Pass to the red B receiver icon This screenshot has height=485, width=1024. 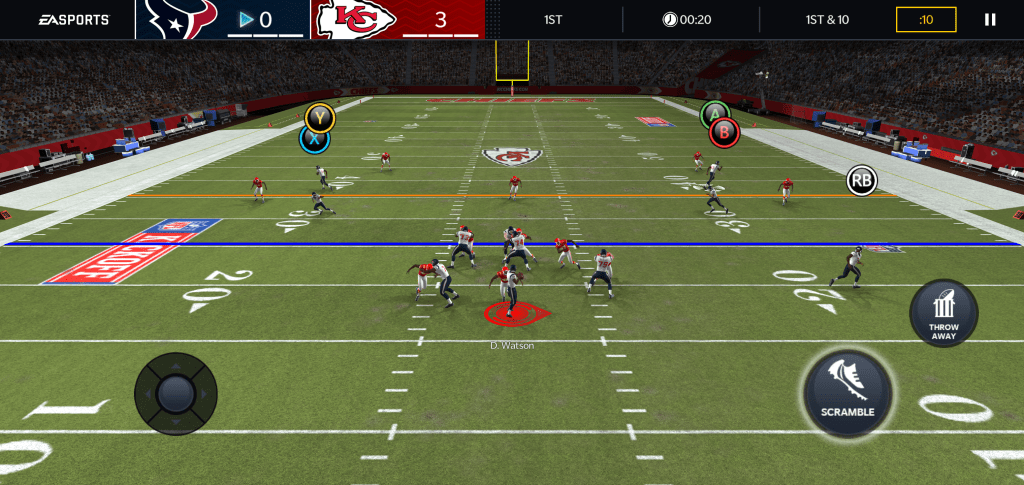[x=725, y=132]
